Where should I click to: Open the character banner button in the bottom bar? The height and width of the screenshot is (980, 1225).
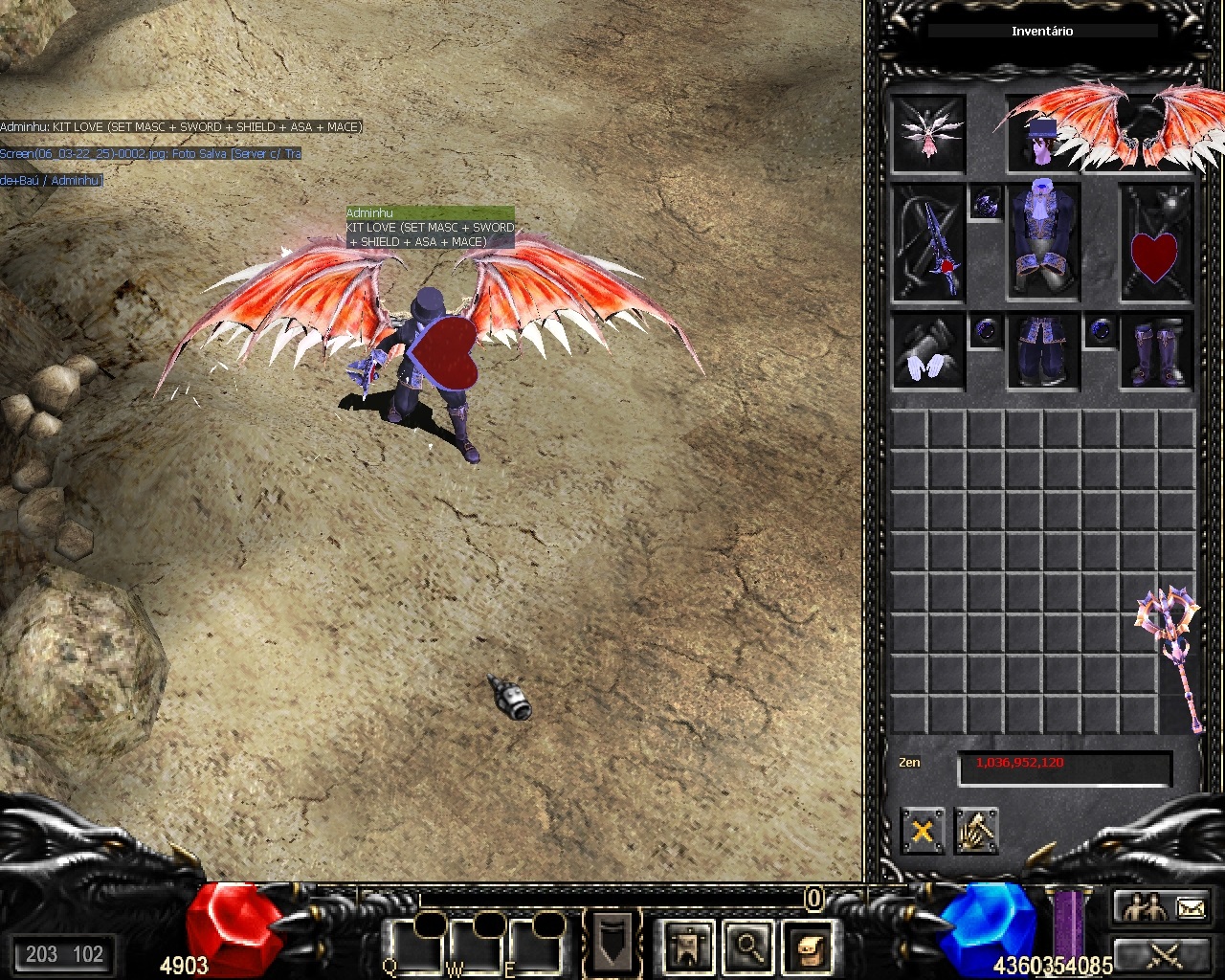pyautogui.click(x=687, y=947)
